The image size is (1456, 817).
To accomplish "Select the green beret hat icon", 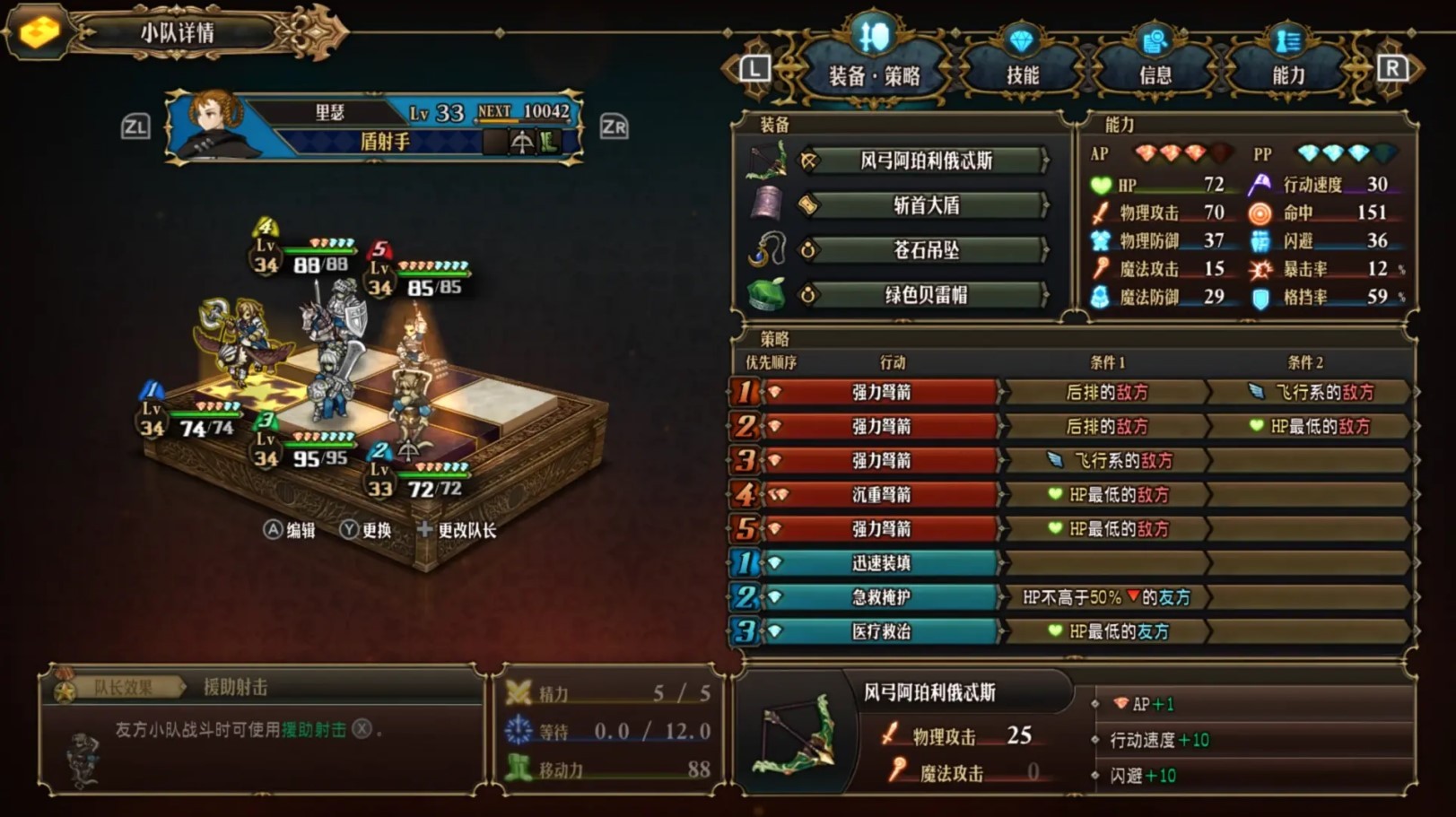I will [769, 296].
